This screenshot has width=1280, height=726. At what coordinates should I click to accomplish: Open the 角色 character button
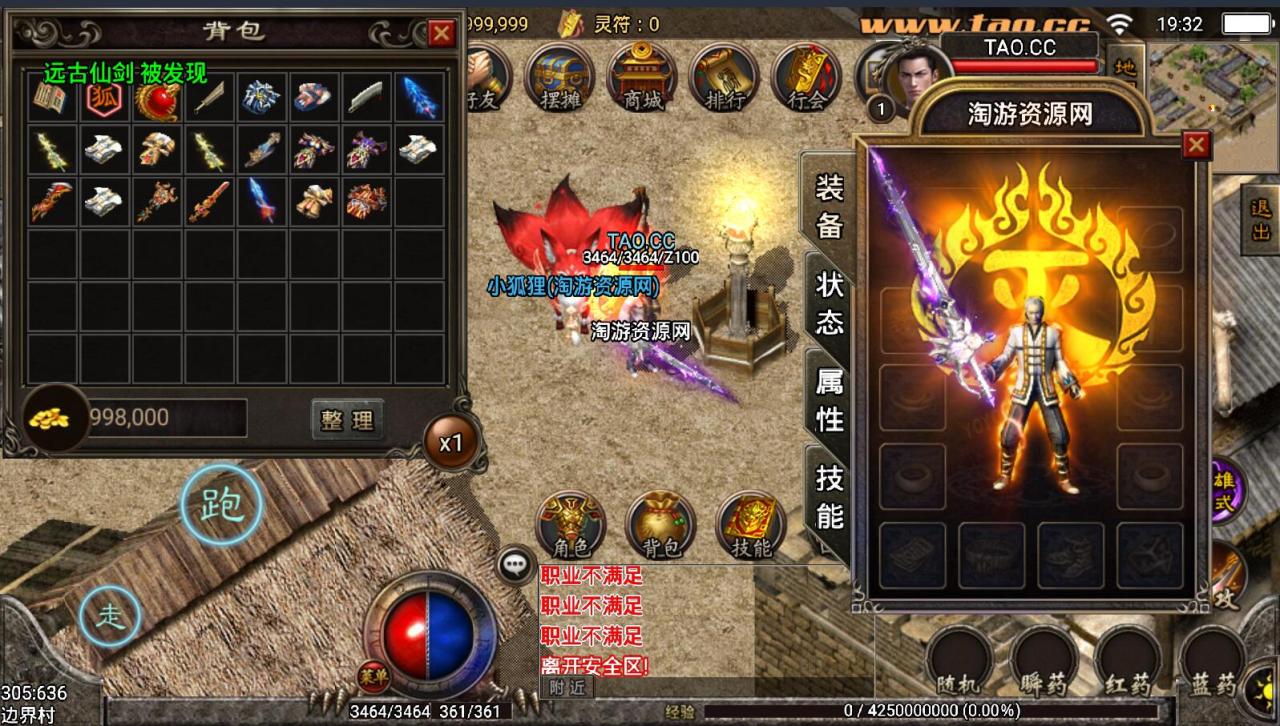(571, 525)
